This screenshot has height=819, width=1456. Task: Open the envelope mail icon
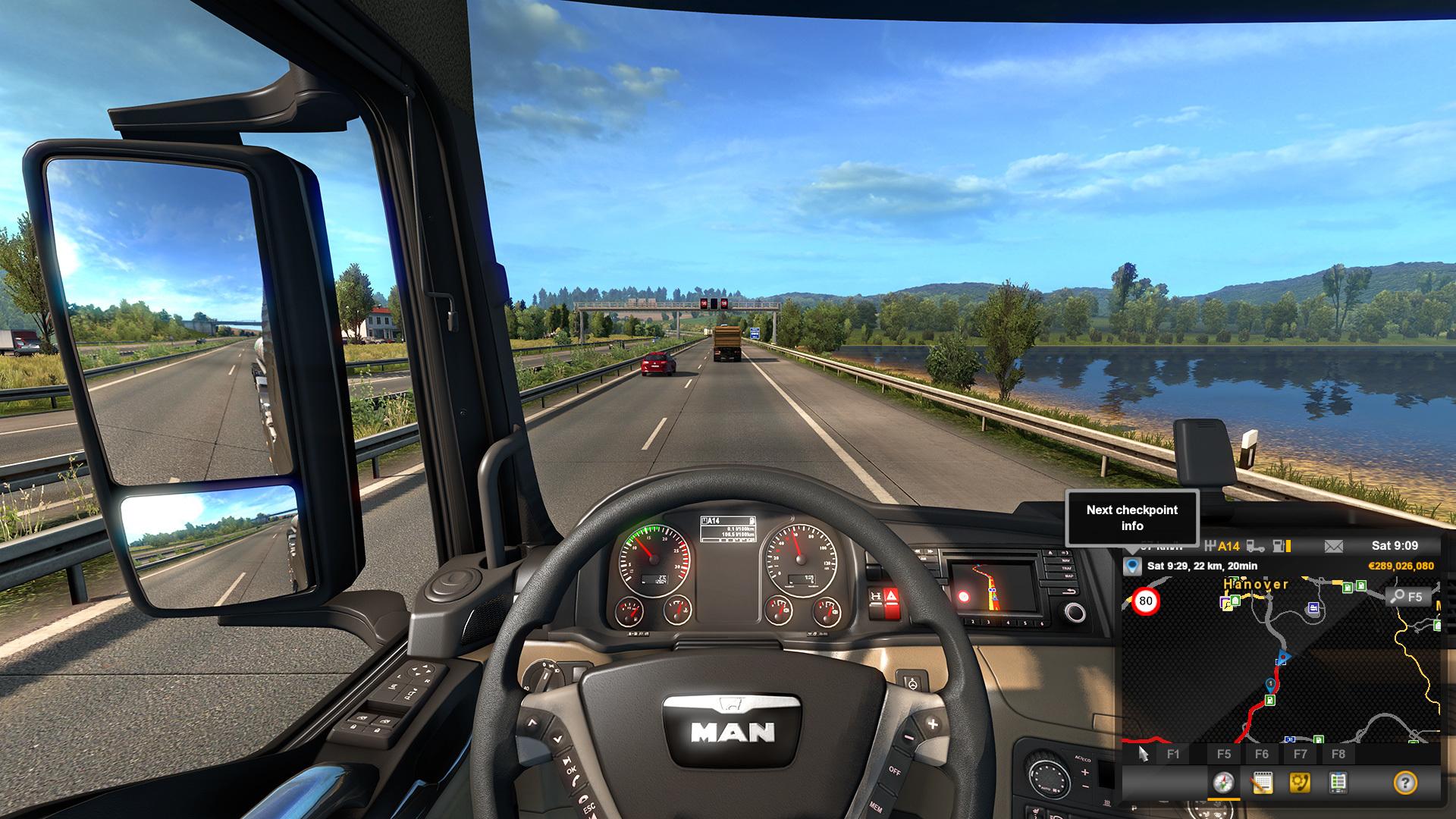[1333, 546]
